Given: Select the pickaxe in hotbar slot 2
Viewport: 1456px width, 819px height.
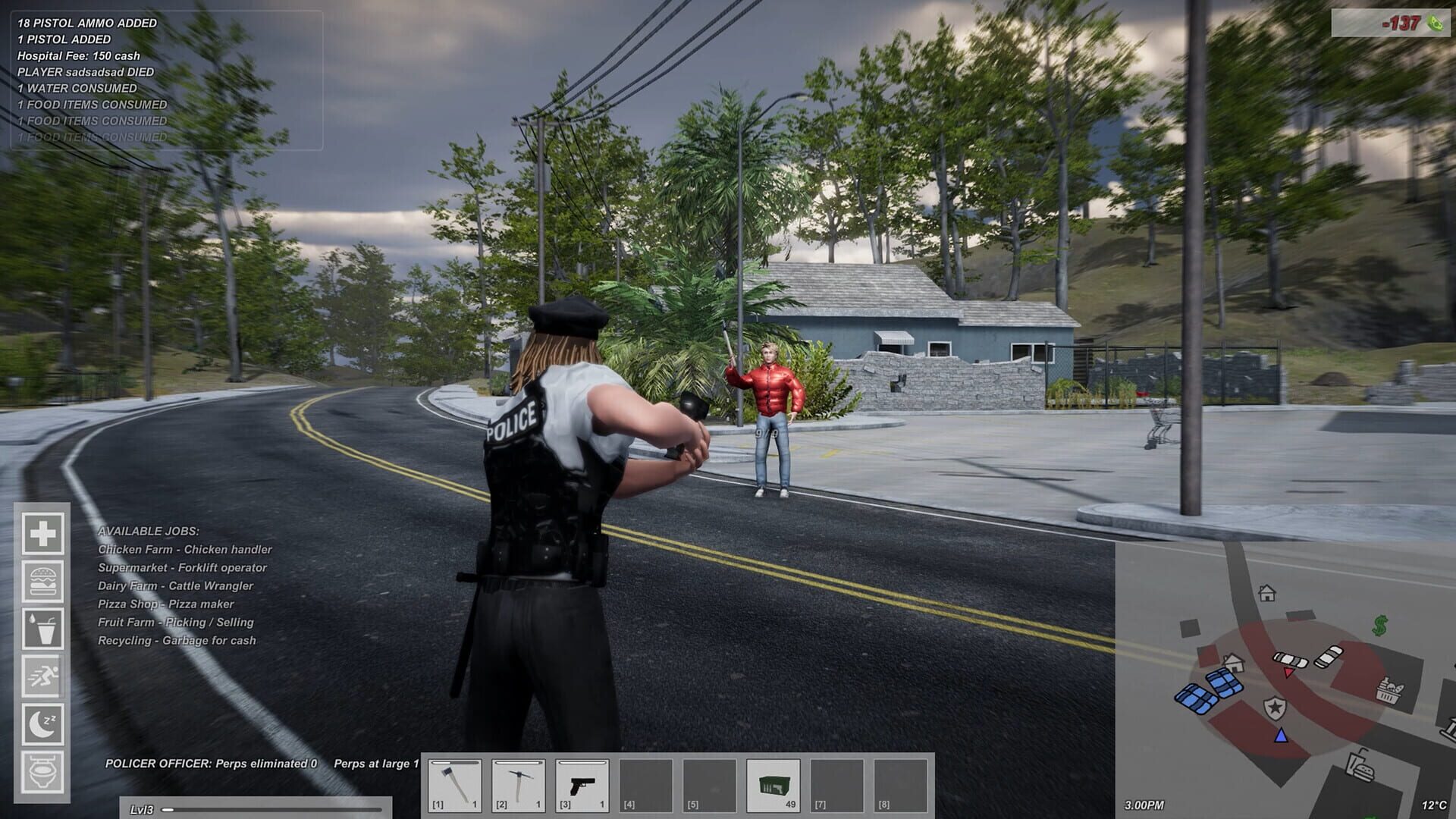Looking at the screenshot, I should [x=520, y=784].
